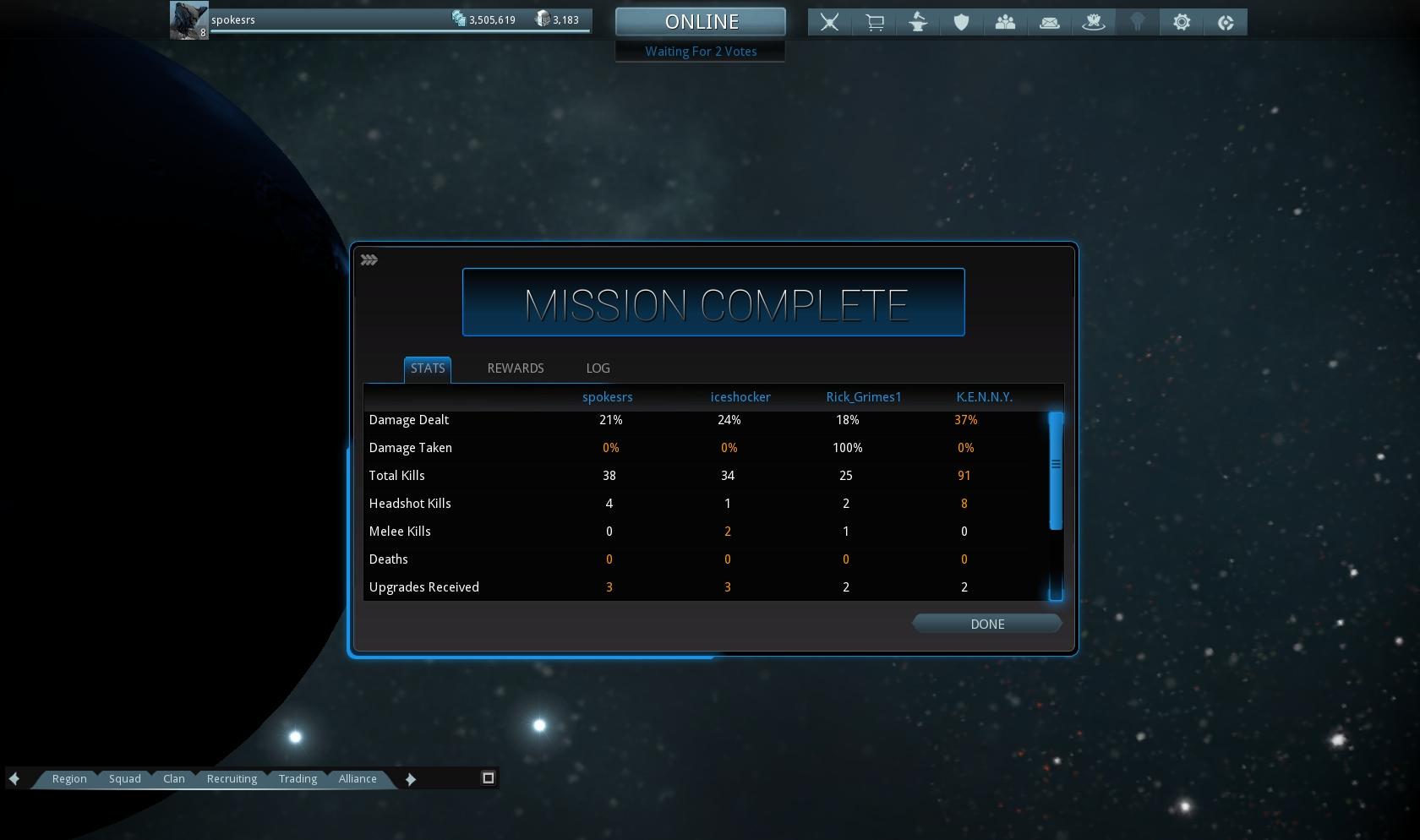Open settings with the gear icon
Screen dimensions: 1420x840
click(x=1182, y=23)
